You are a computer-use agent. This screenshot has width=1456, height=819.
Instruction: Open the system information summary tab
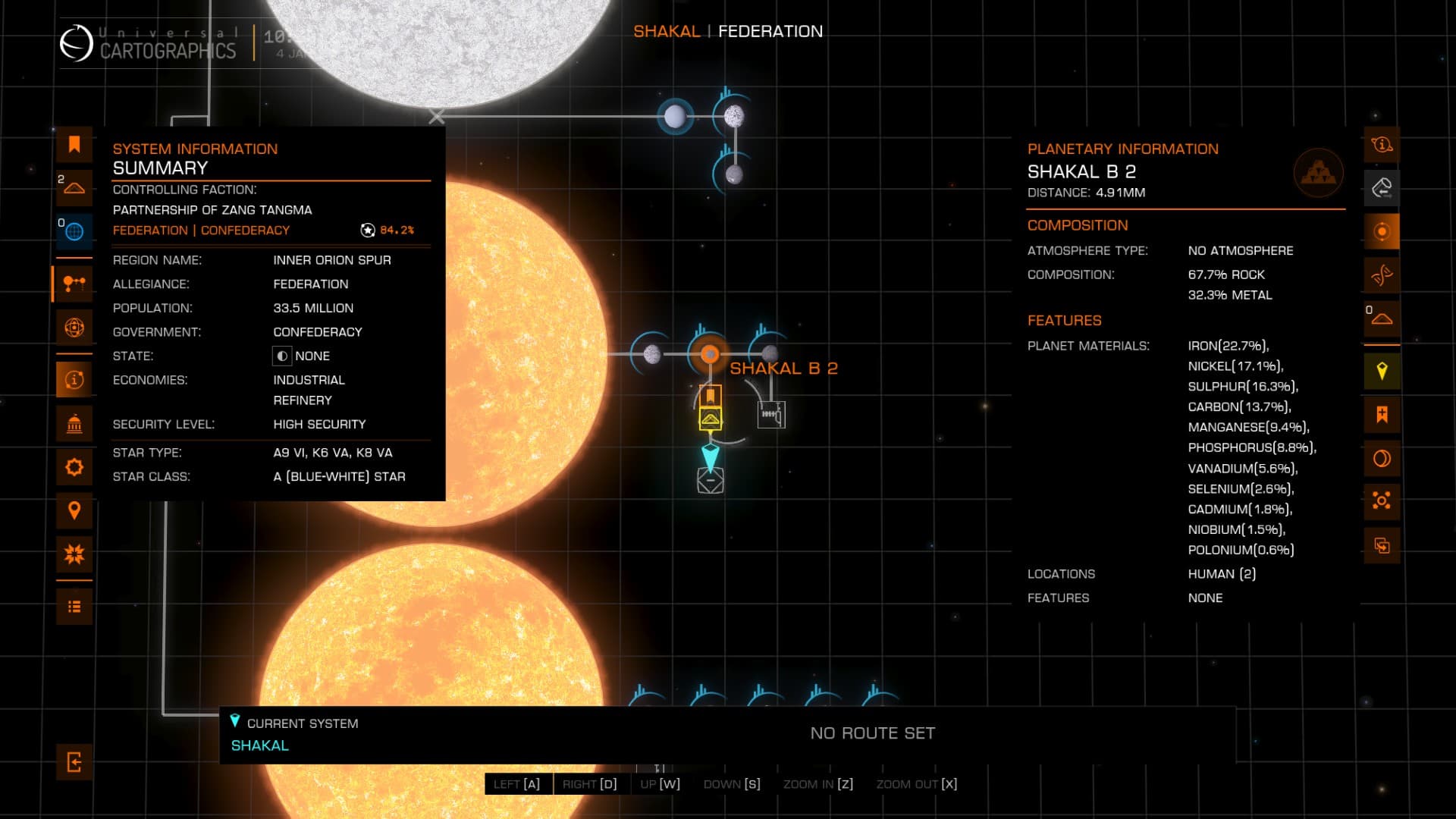(x=74, y=379)
